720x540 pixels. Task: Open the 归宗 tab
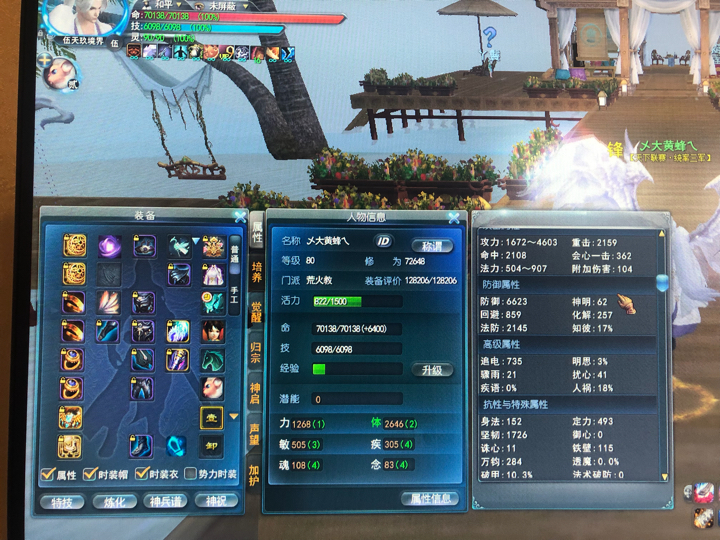click(x=257, y=351)
